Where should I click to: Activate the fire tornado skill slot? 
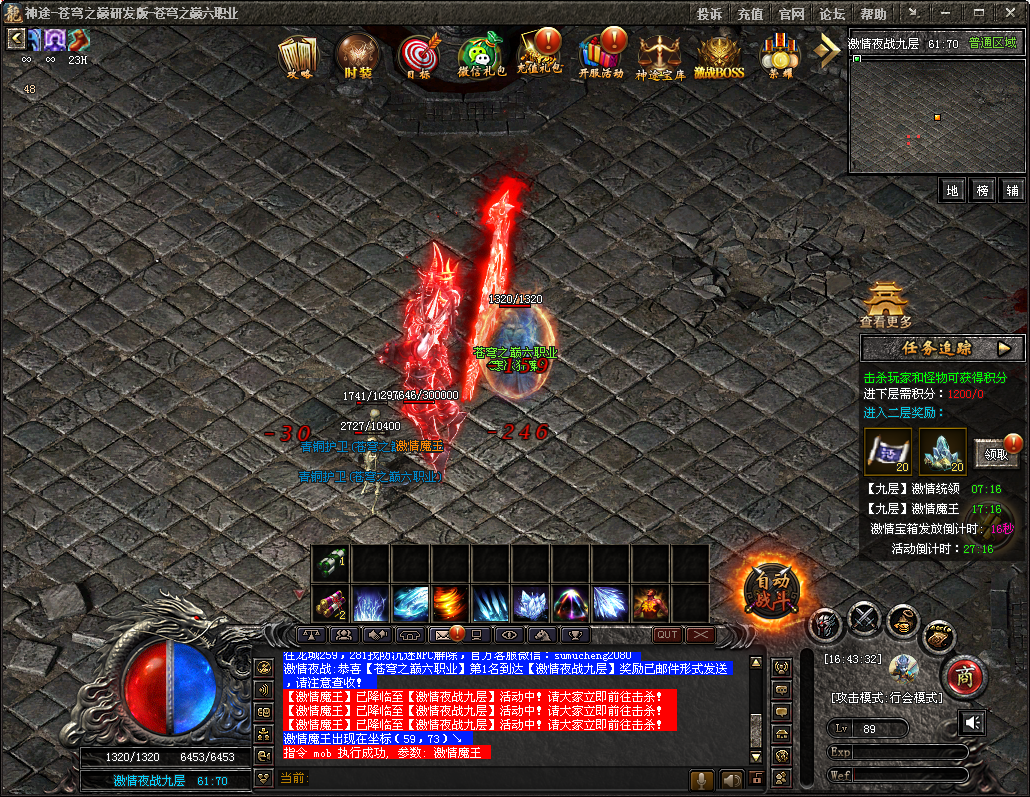click(x=450, y=603)
